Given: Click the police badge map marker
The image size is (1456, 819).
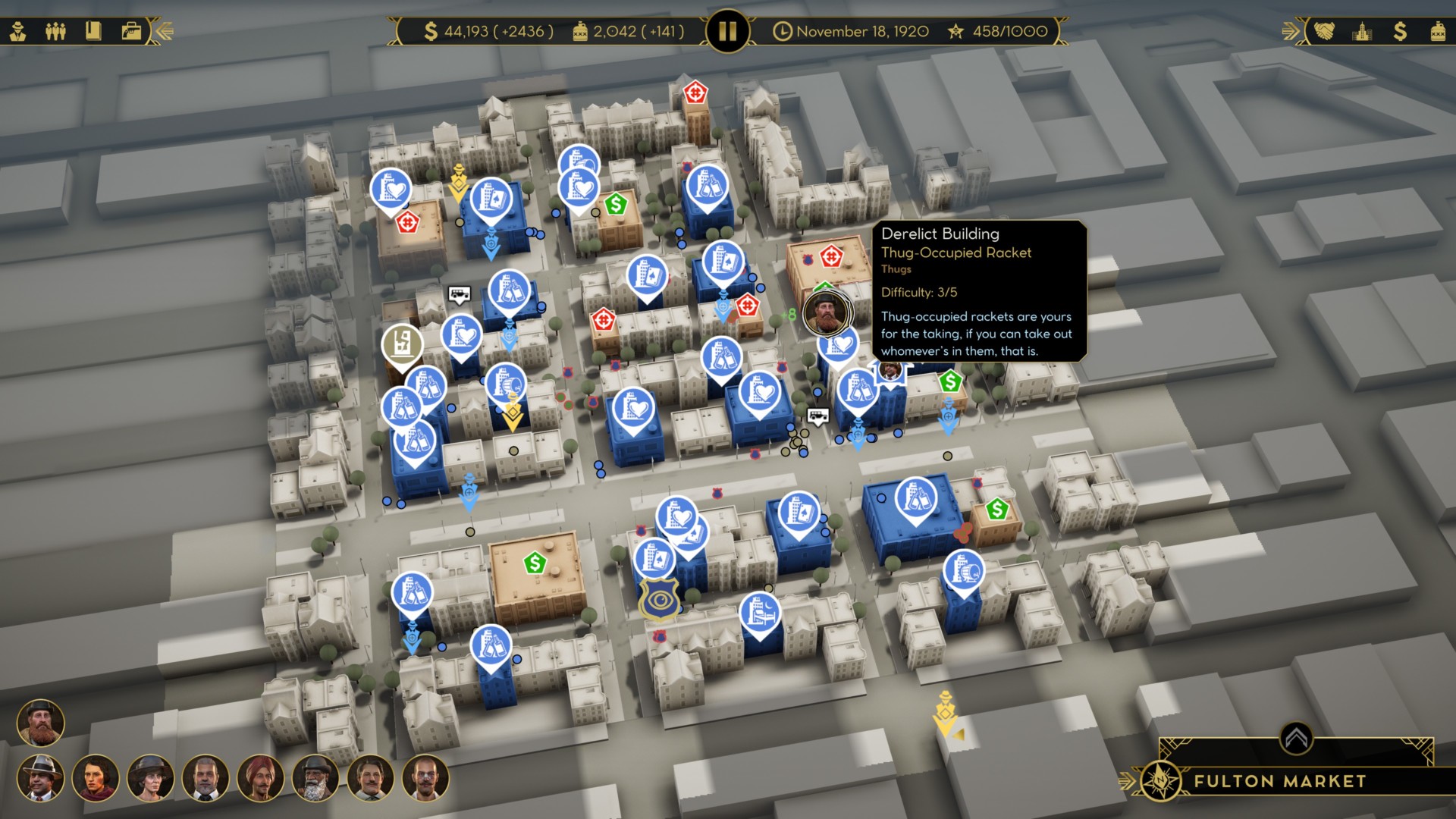Looking at the screenshot, I should [658, 600].
